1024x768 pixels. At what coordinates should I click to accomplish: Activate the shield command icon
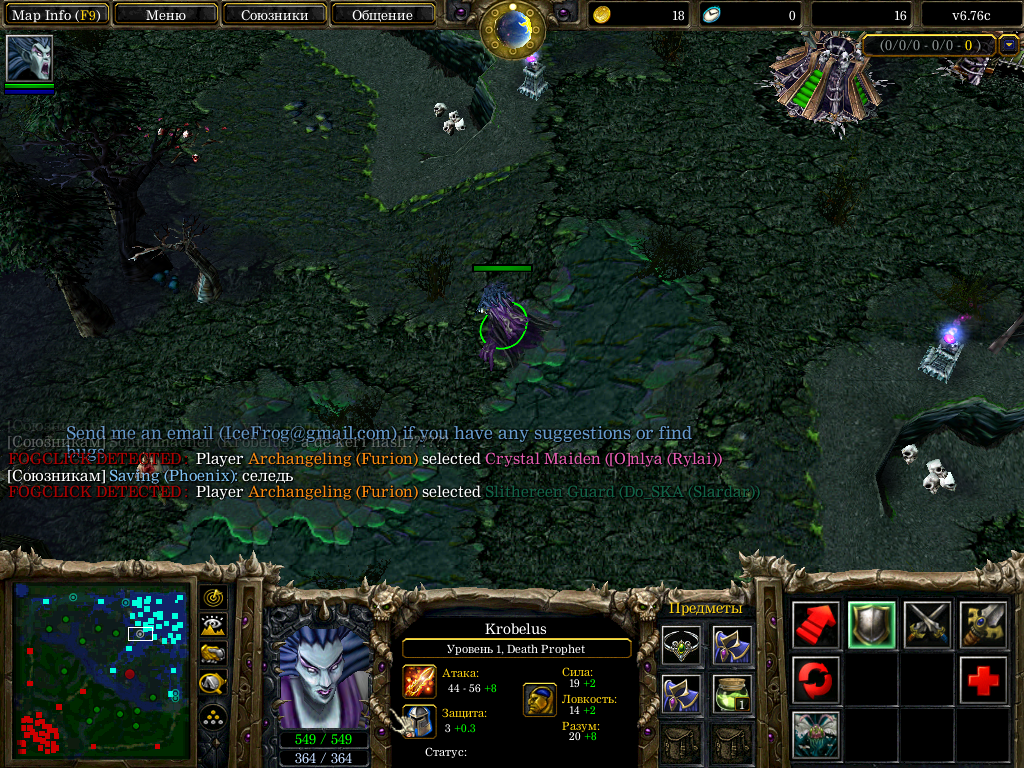[x=871, y=625]
